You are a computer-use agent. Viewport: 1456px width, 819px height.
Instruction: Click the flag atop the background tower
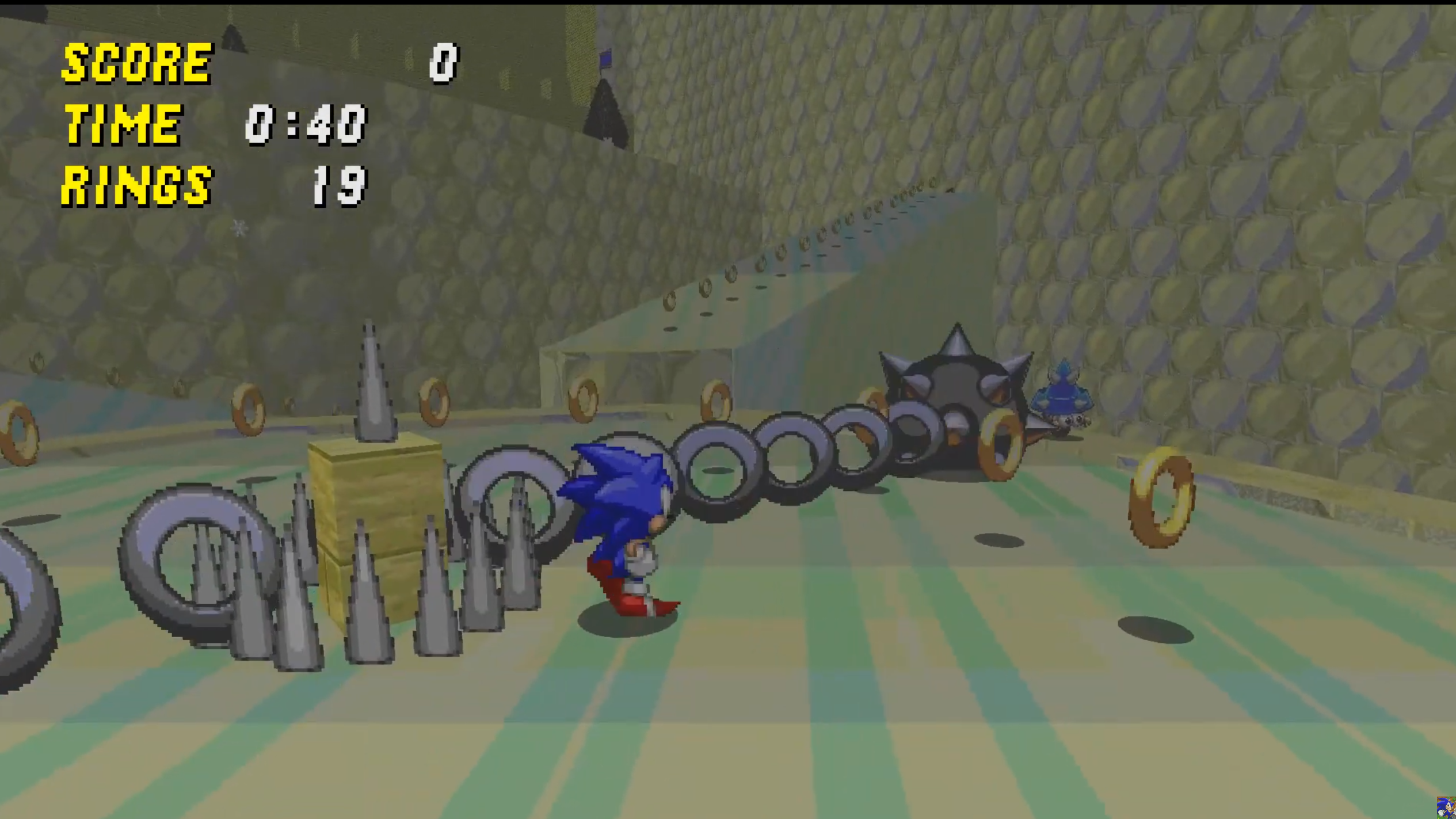(x=606, y=59)
